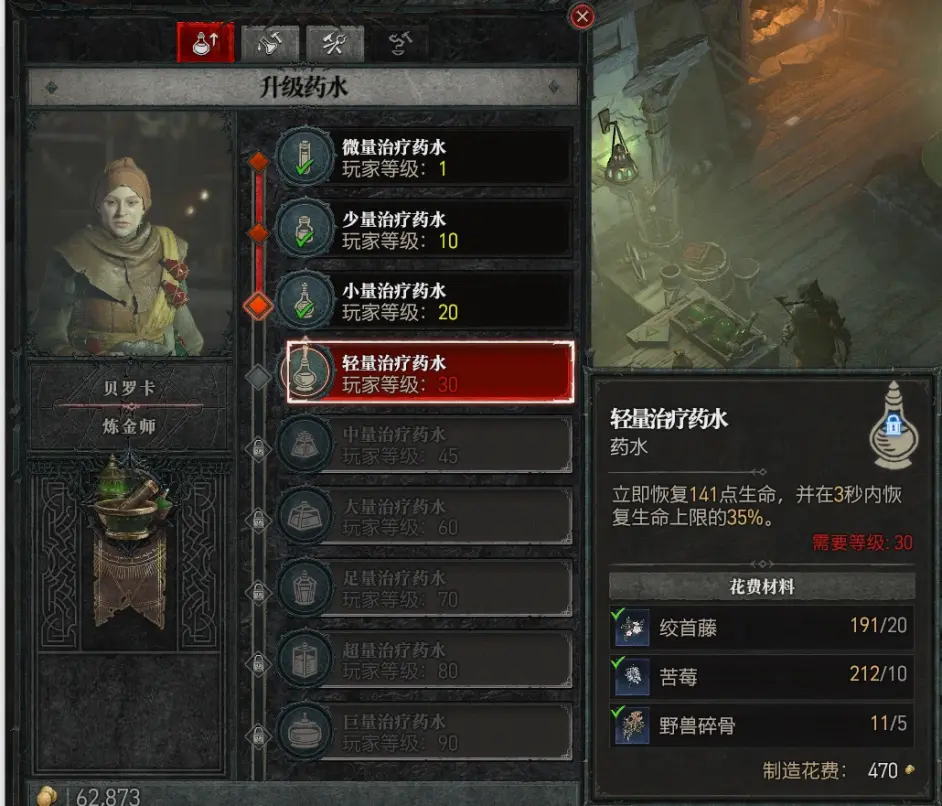Close the alchemist window

[582, 16]
